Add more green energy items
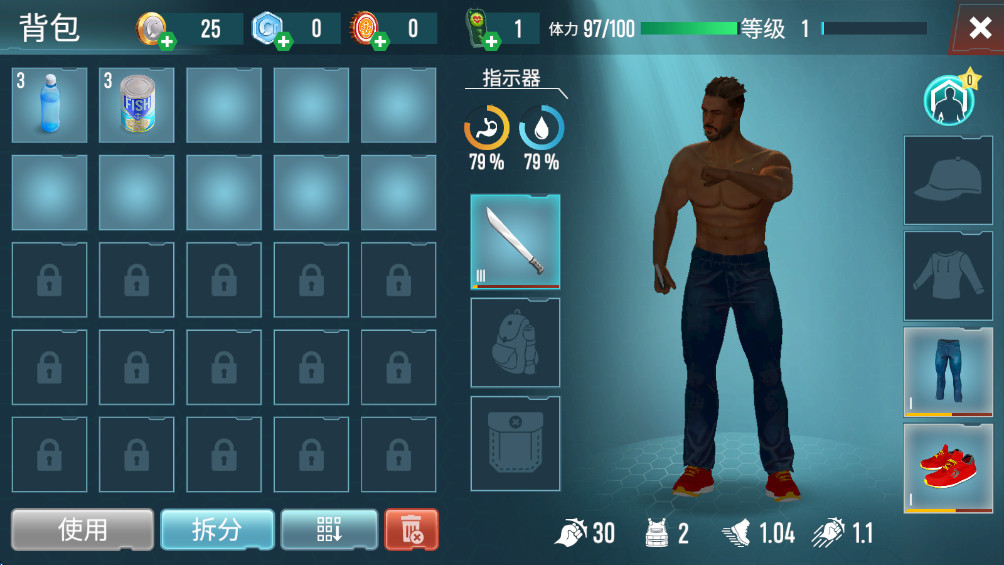Screen dimensions: 1004x565 click(491, 41)
